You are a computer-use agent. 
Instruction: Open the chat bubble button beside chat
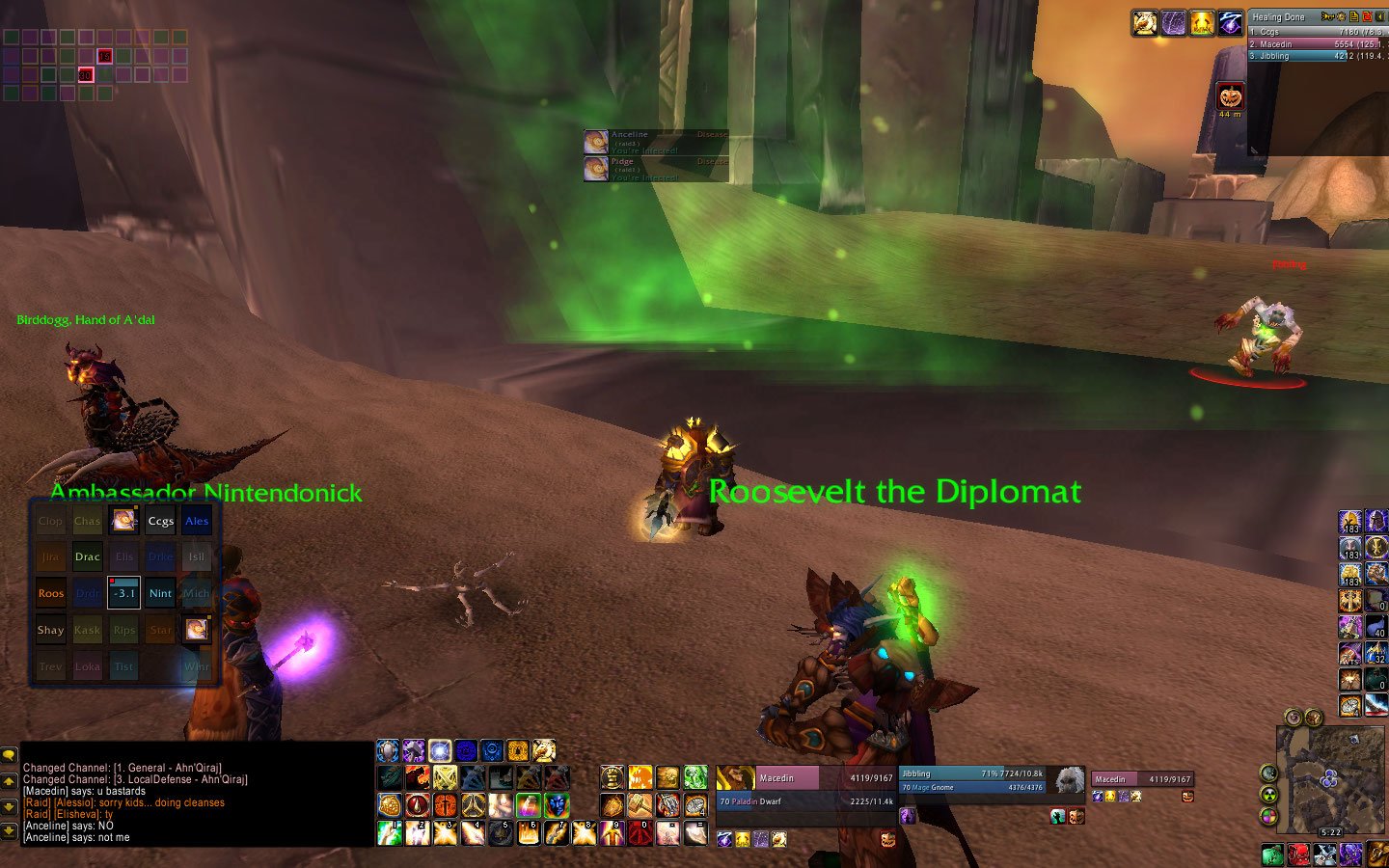pos(9,755)
